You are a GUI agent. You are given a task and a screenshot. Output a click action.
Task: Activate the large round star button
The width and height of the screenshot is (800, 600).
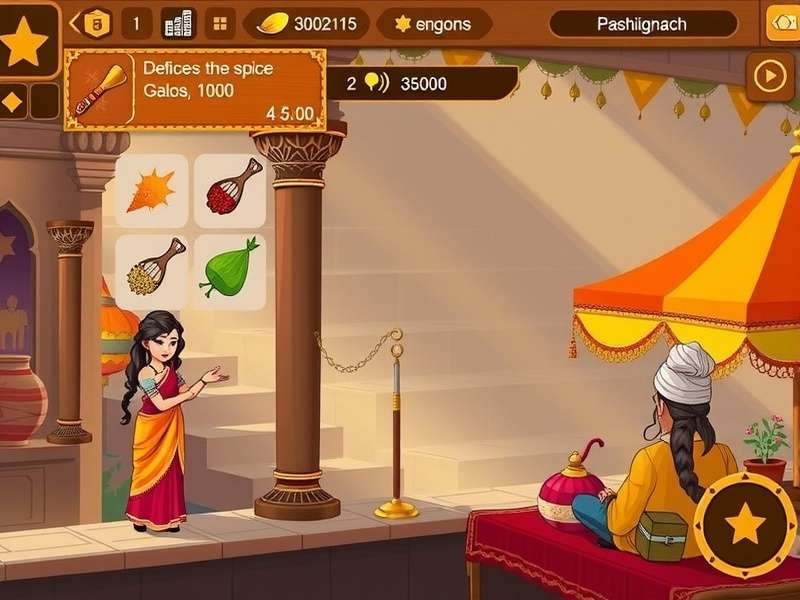(x=745, y=524)
